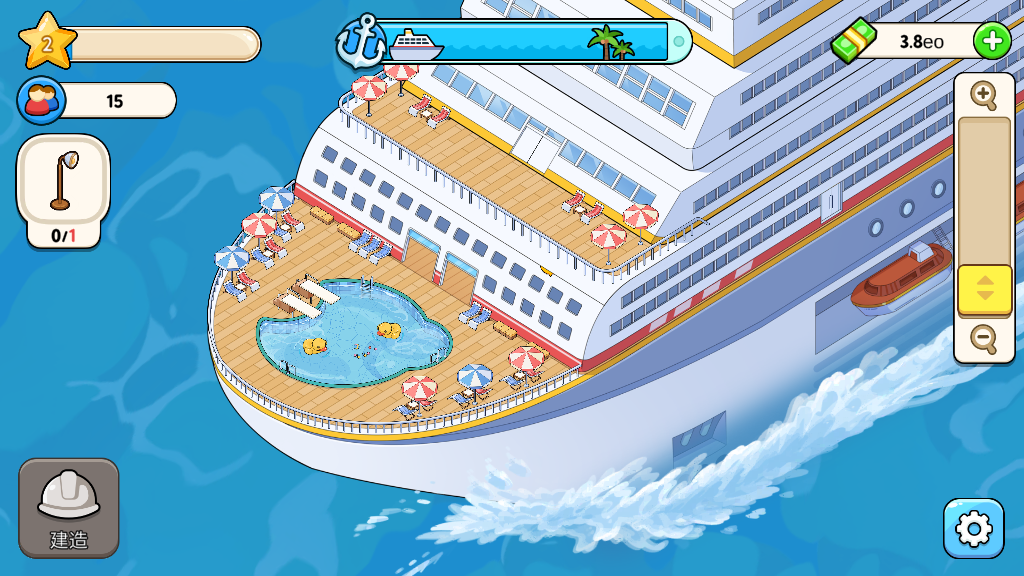Show the passenger count panel

click(x=97, y=100)
